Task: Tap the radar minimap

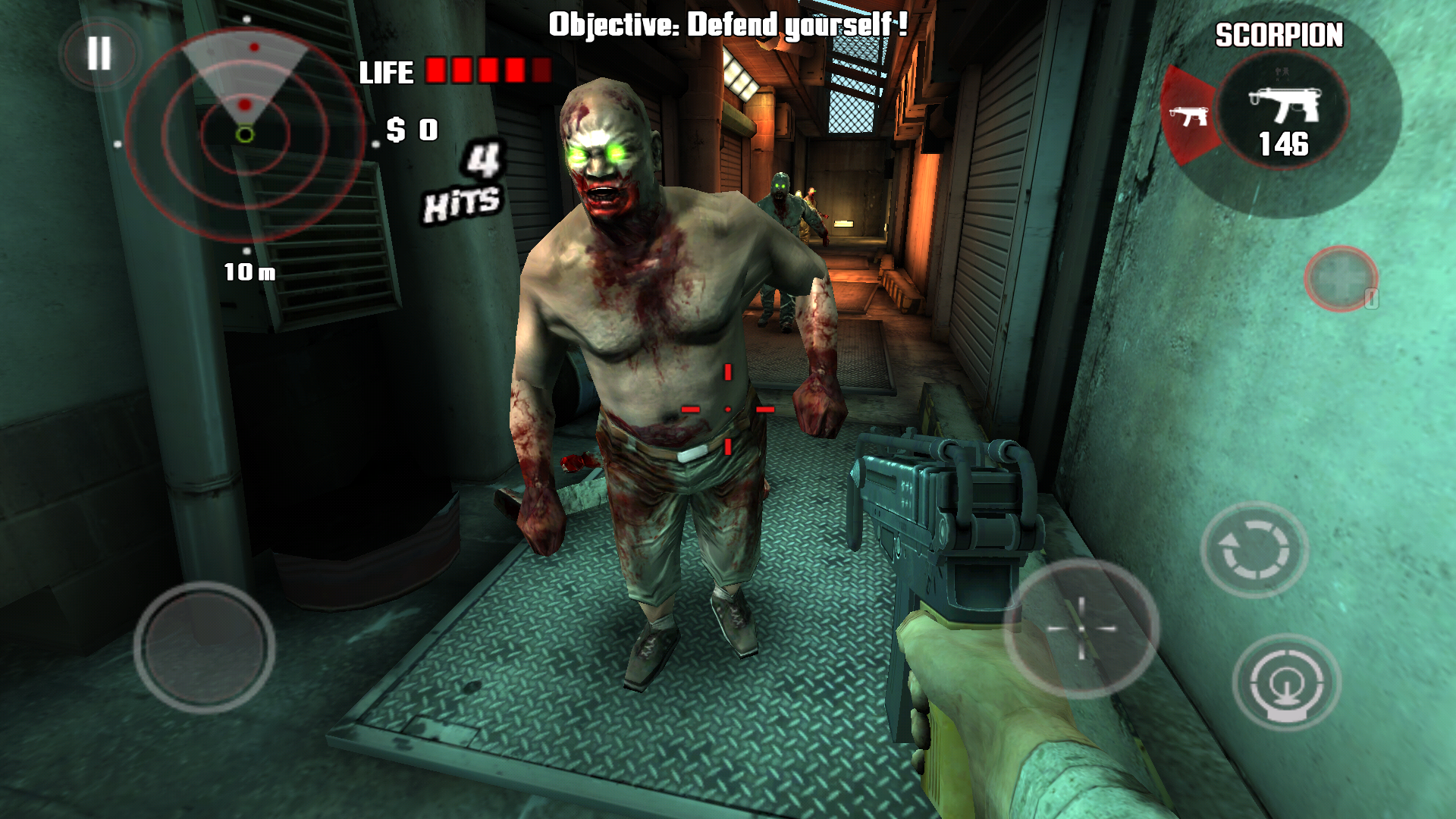Action: pyautogui.click(x=245, y=135)
